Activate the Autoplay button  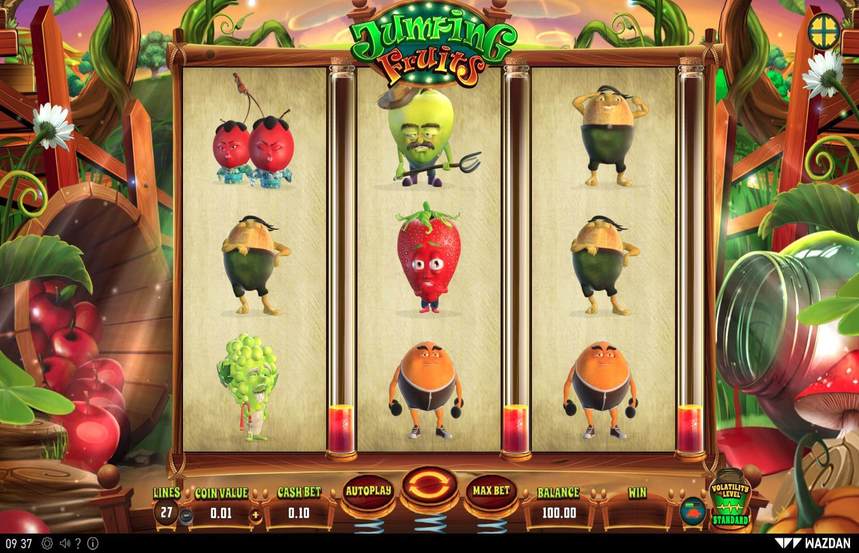coord(367,491)
